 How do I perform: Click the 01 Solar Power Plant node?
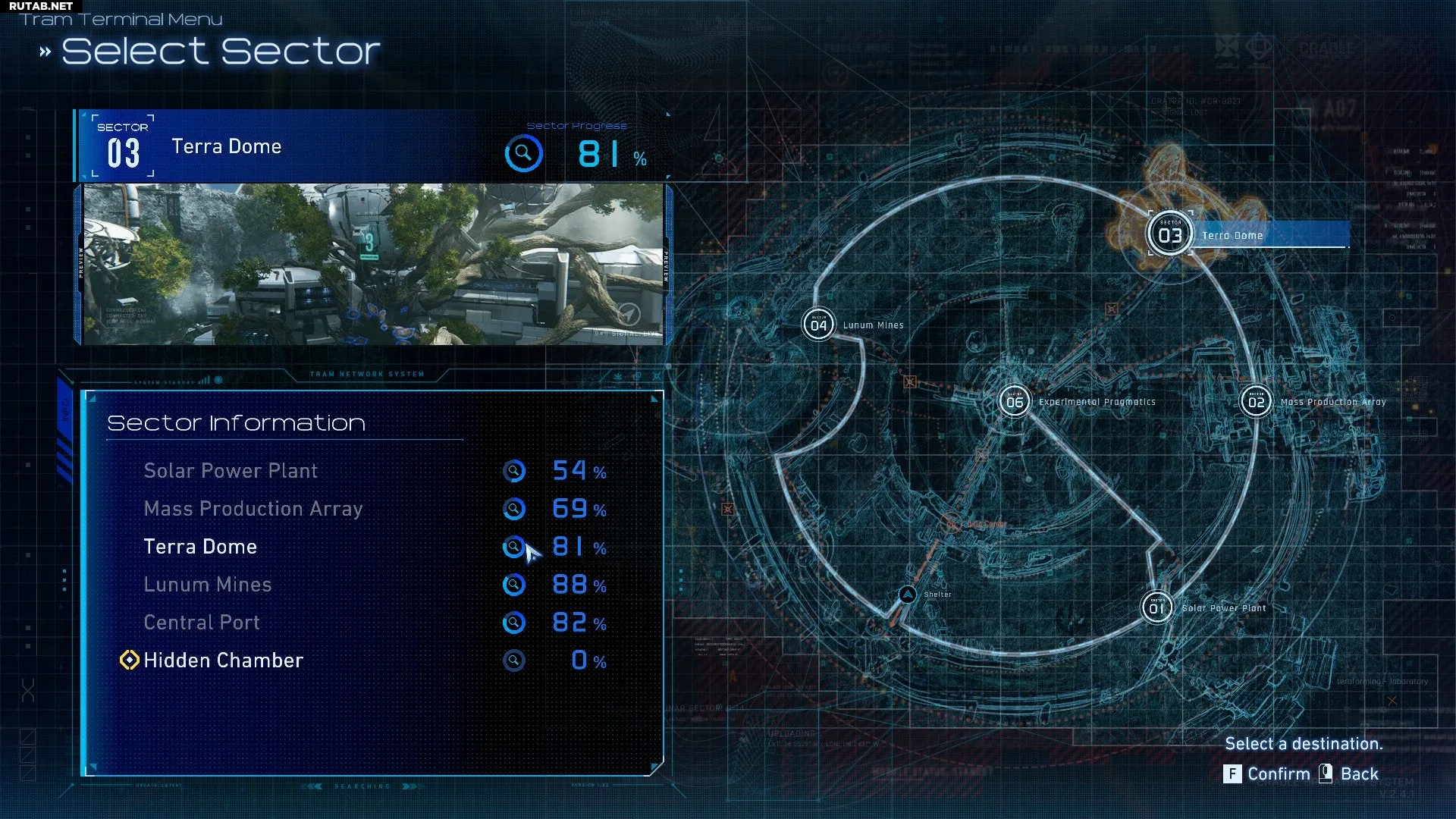point(1156,607)
